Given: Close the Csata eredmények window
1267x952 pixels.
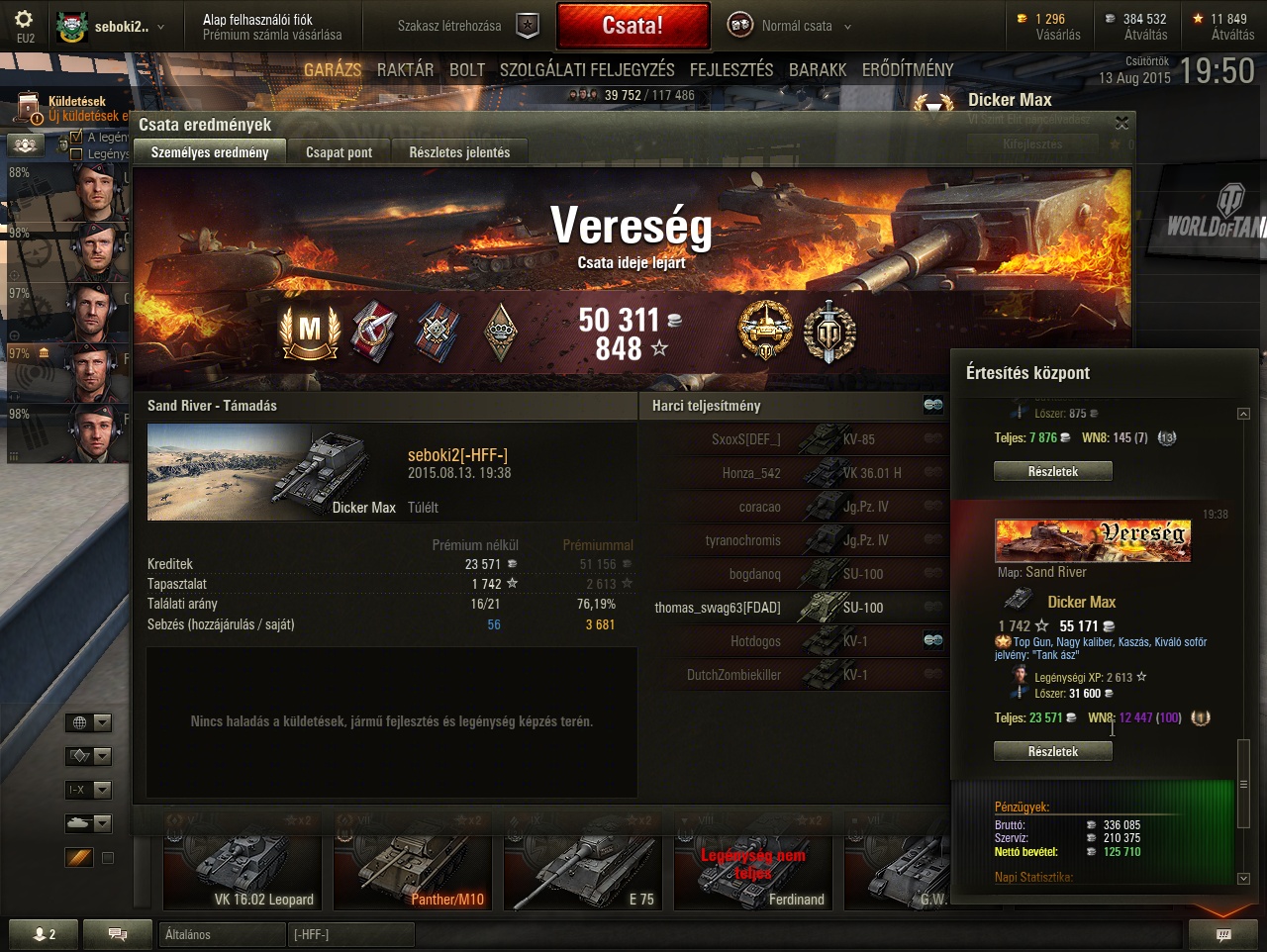Looking at the screenshot, I should tap(1121, 123).
